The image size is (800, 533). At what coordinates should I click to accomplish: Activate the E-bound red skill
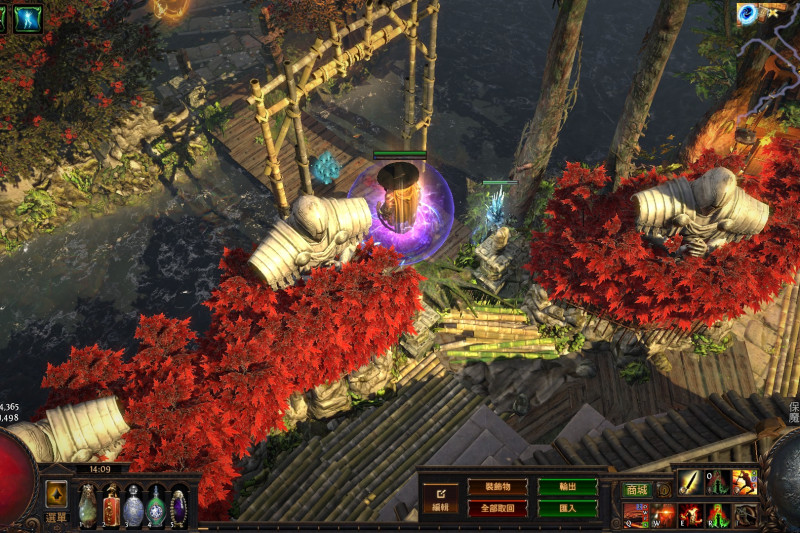[690, 515]
